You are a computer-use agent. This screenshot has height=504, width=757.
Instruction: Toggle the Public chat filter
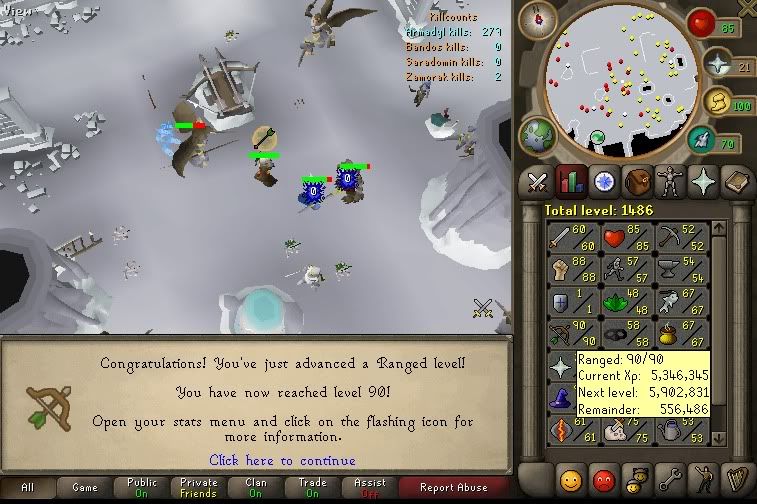[x=142, y=488]
